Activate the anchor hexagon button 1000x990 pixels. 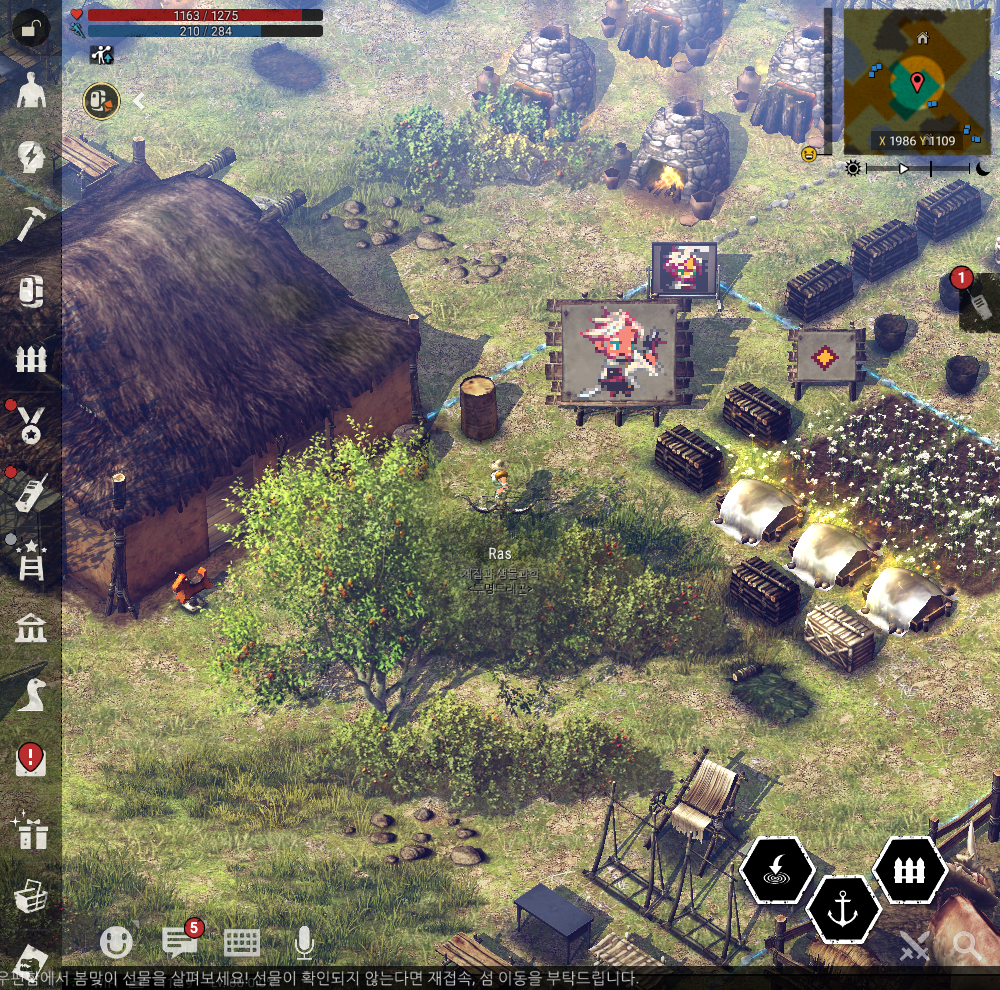(x=843, y=908)
